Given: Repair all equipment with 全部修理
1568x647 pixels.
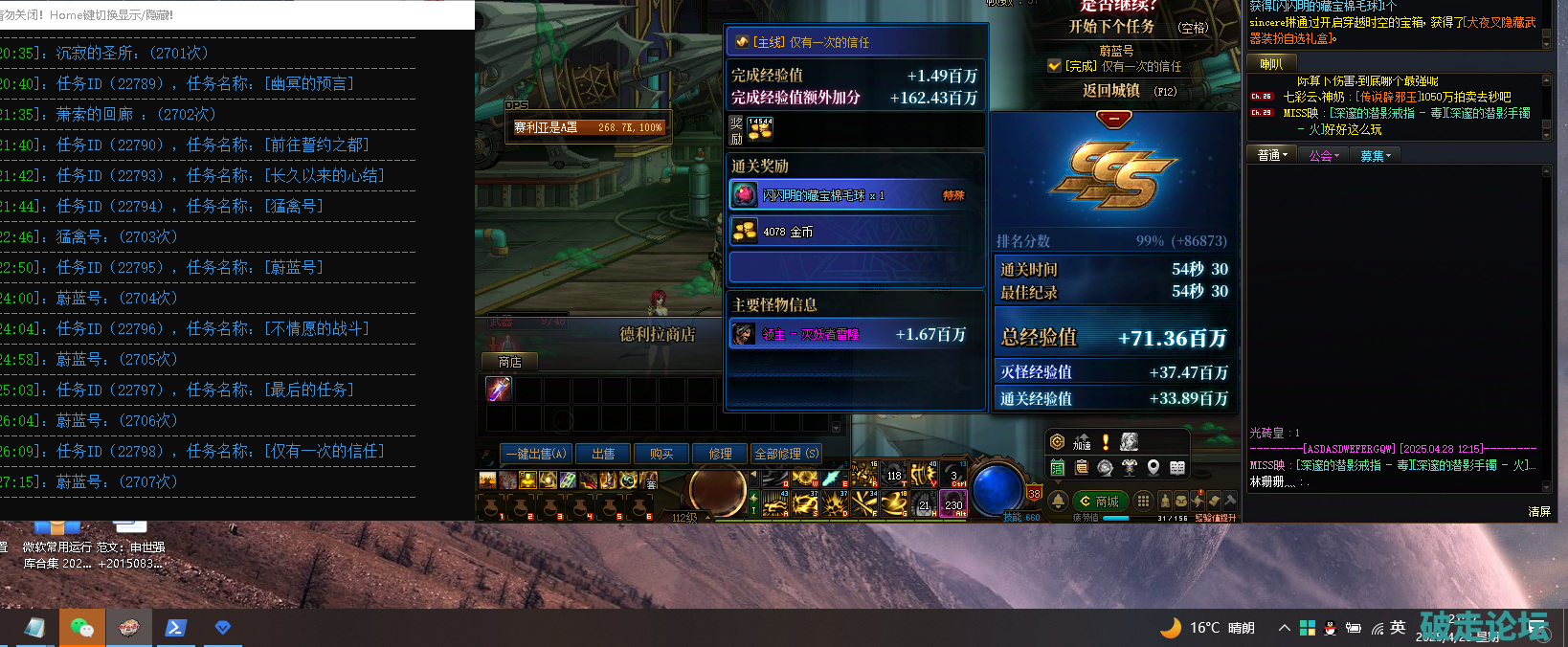Looking at the screenshot, I should pyautogui.click(x=786, y=454).
